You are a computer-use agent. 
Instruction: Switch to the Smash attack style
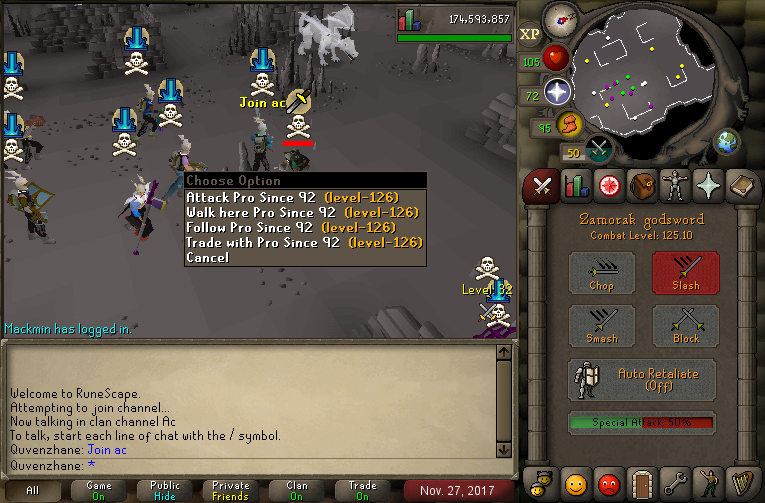[x=601, y=326]
